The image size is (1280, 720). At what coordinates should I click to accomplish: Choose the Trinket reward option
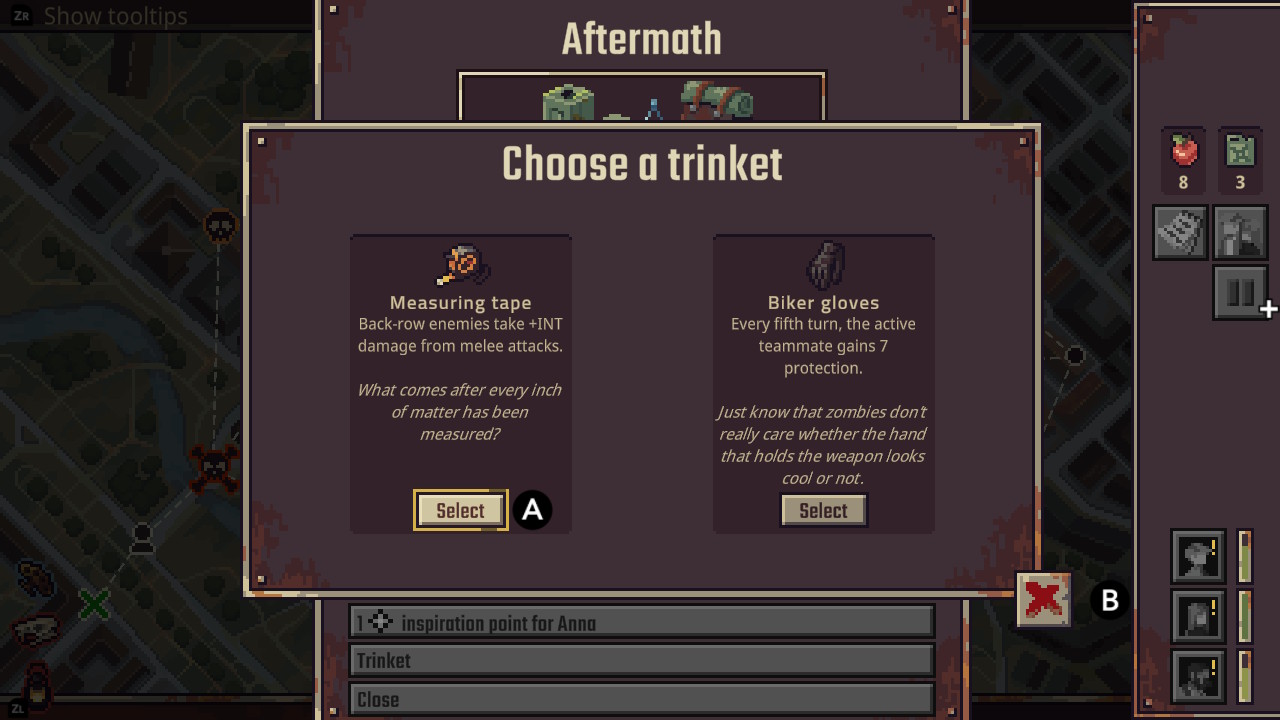[x=640, y=660]
